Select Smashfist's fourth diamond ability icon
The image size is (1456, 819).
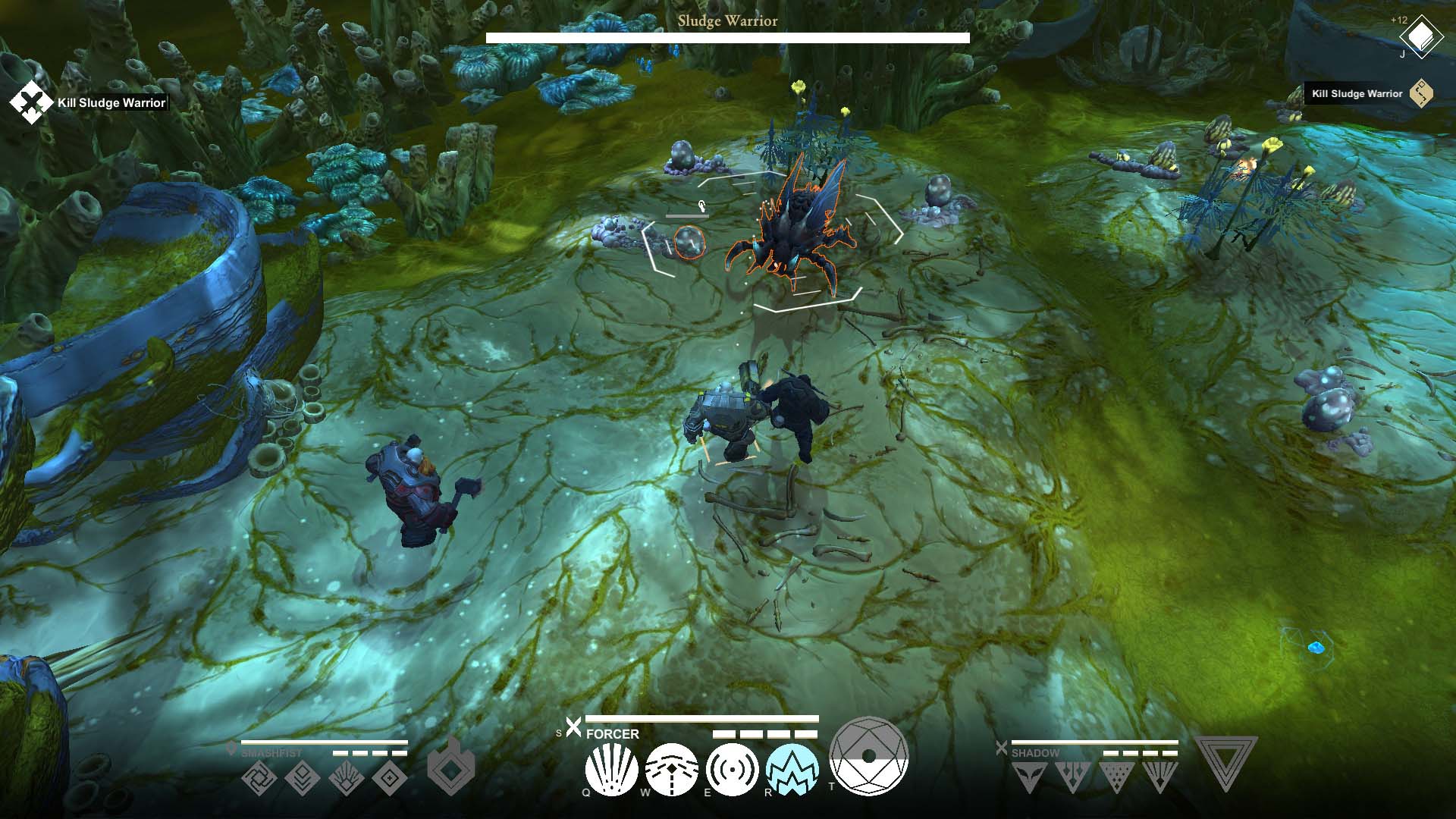point(390,777)
